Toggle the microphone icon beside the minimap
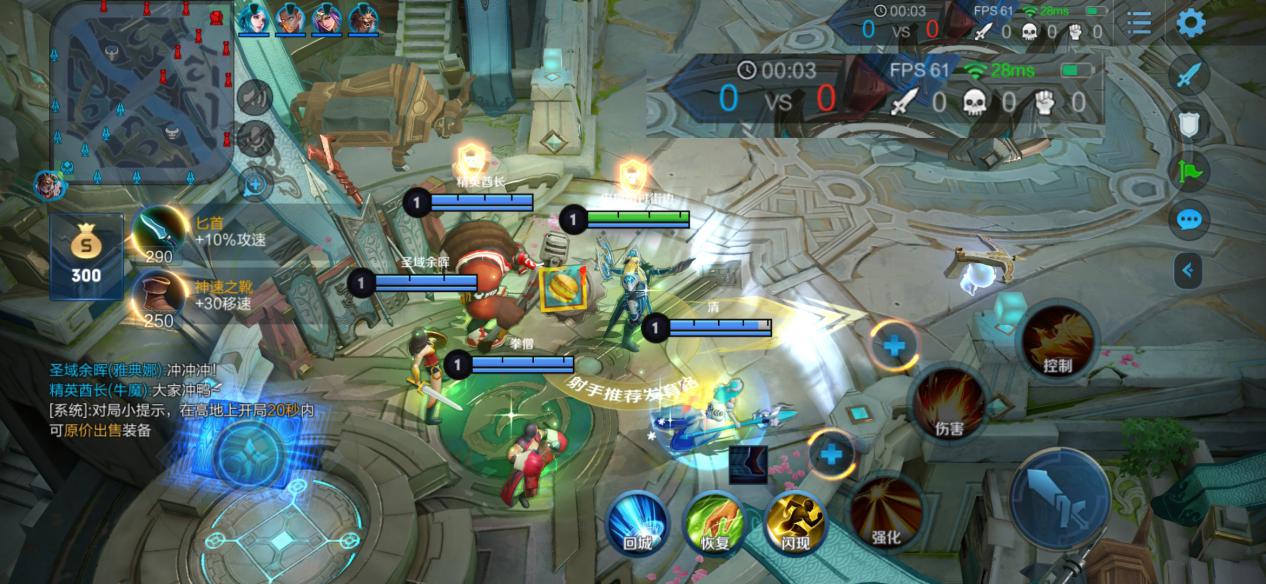Screen dimensions: 1266x584 (x=256, y=137)
